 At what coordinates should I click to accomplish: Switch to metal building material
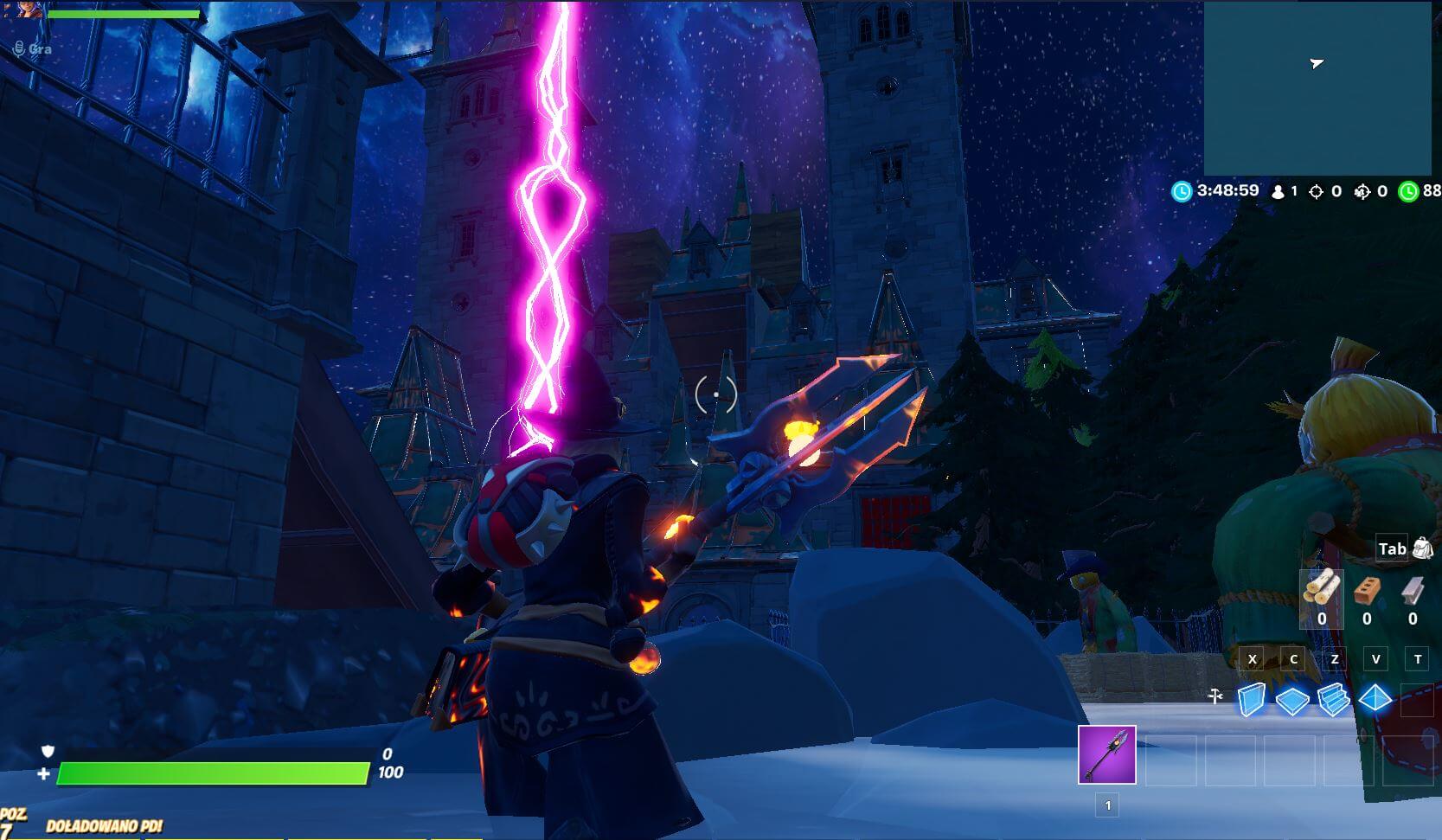[1413, 591]
